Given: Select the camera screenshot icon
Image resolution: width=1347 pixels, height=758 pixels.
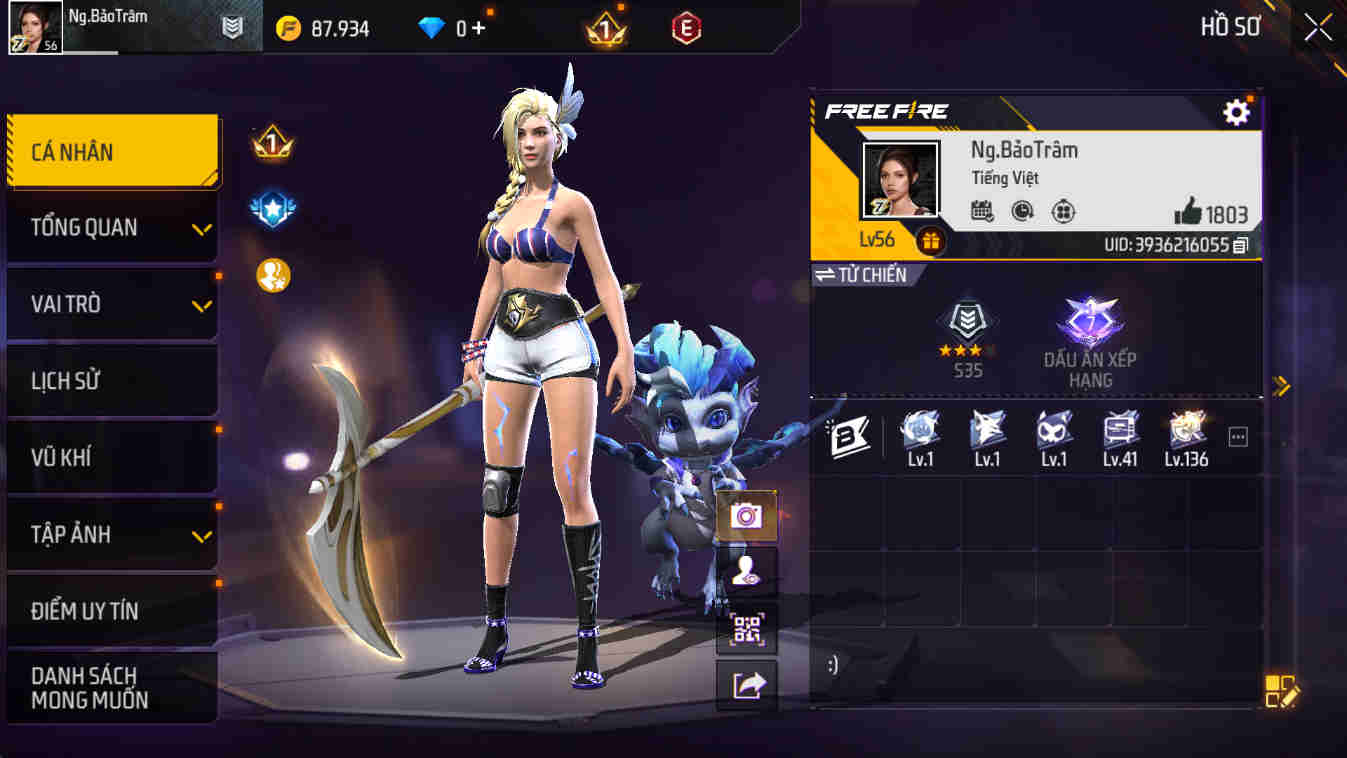Looking at the screenshot, I should (x=746, y=516).
